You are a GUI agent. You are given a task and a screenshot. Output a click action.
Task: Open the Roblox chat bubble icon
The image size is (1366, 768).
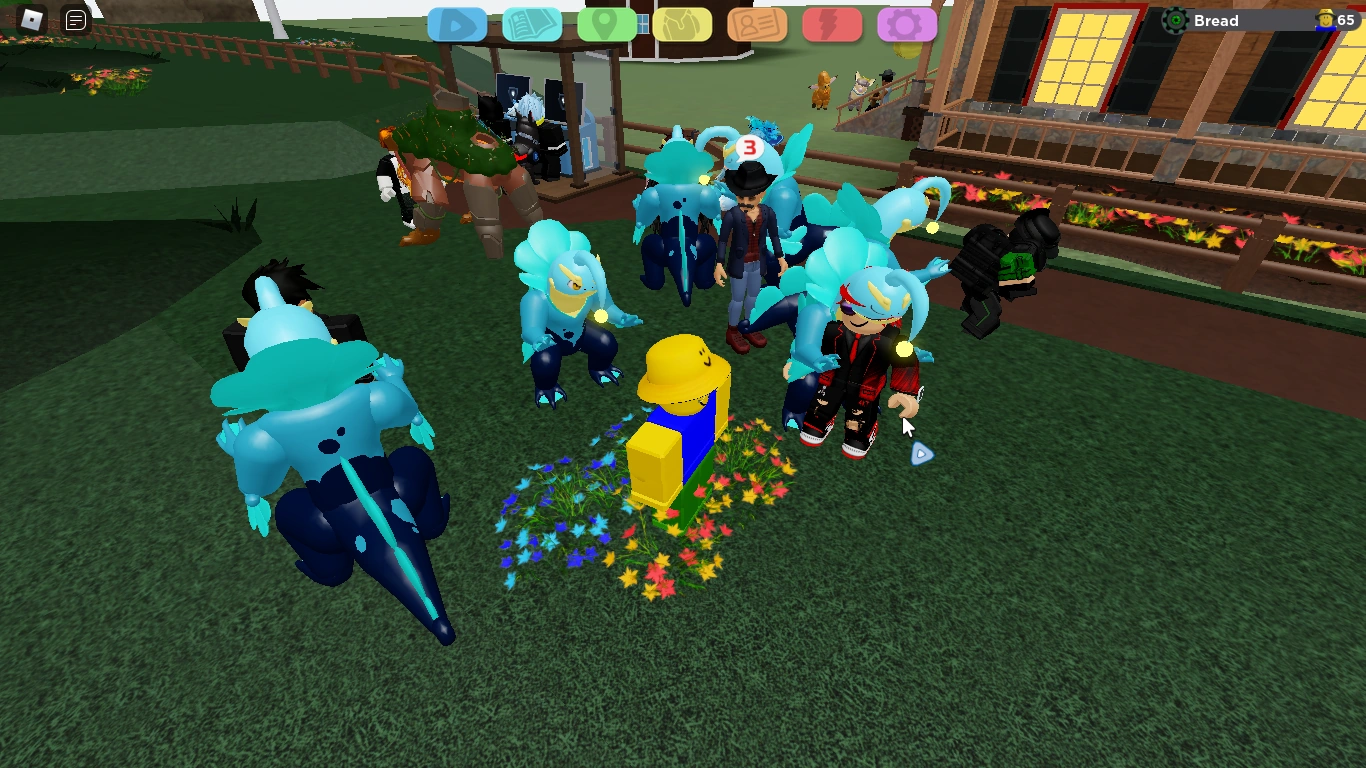(x=73, y=20)
